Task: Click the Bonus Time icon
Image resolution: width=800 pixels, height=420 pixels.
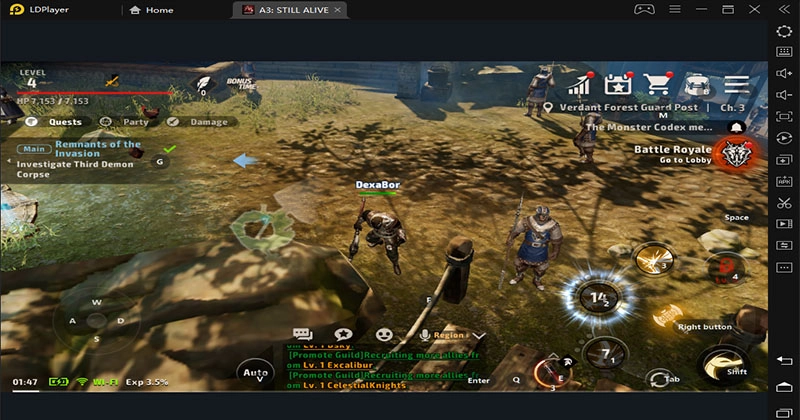Action: point(240,84)
